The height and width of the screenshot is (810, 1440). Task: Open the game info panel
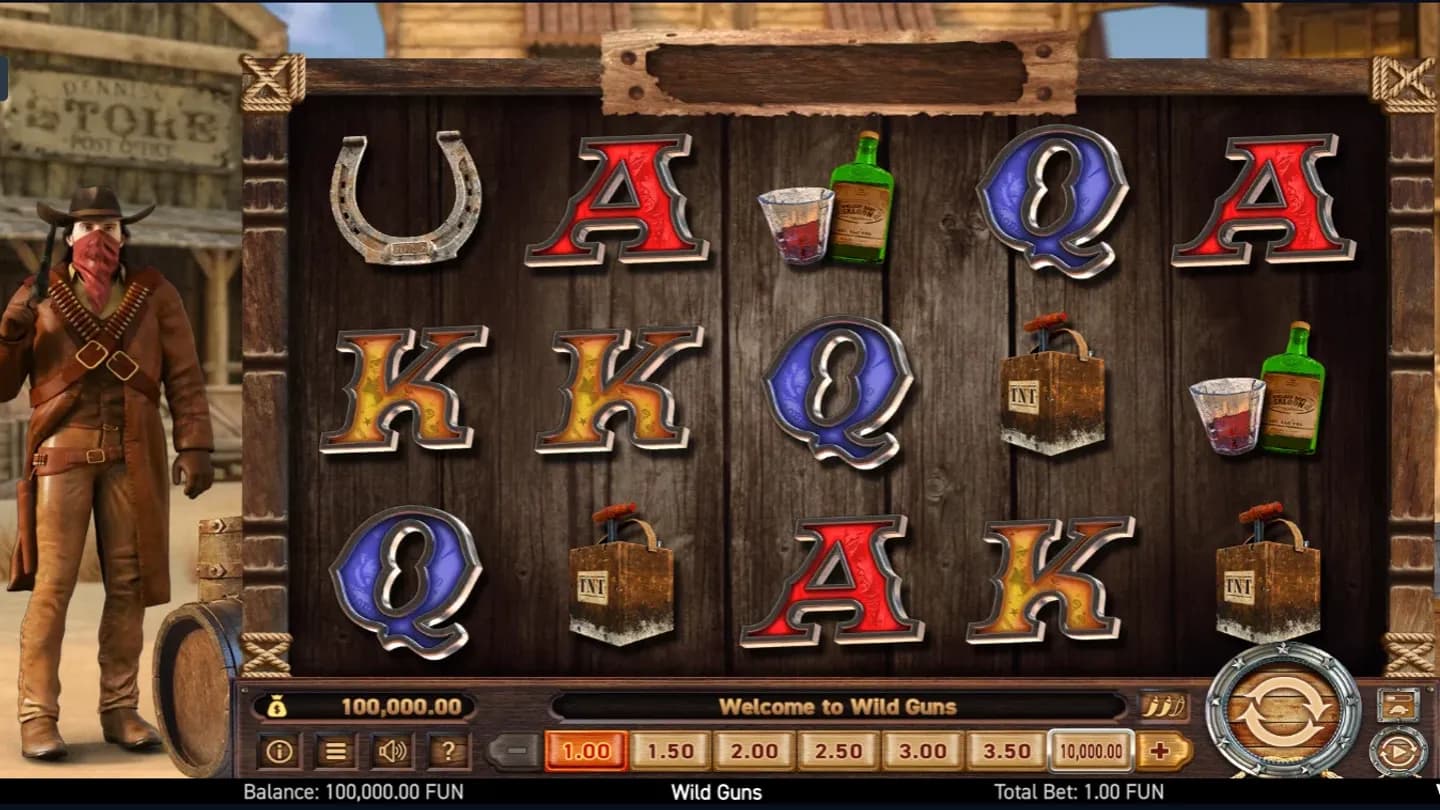(x=279, y=750)
